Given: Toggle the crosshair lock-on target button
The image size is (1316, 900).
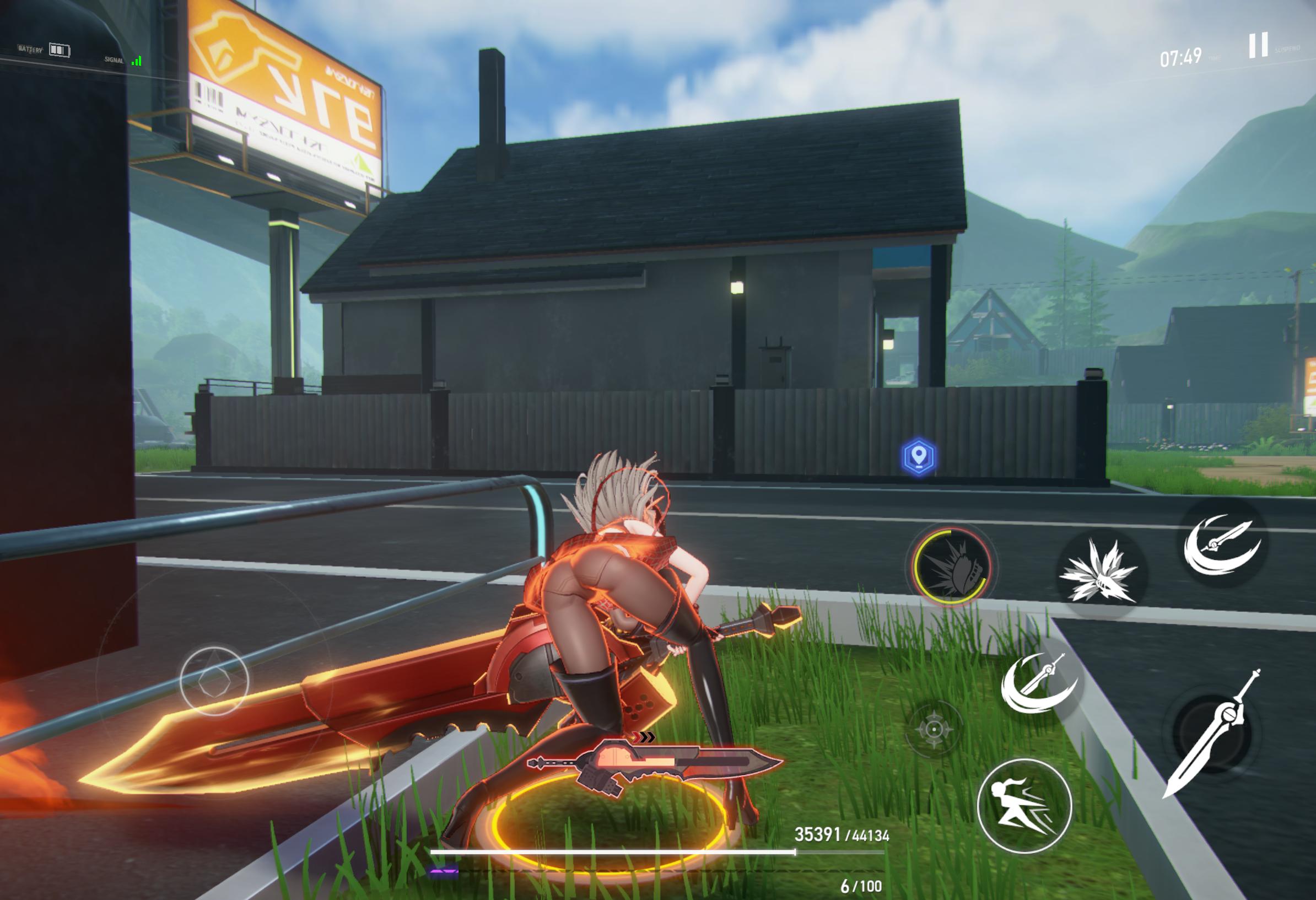Looking at the screenshot, I should point(934,730).
